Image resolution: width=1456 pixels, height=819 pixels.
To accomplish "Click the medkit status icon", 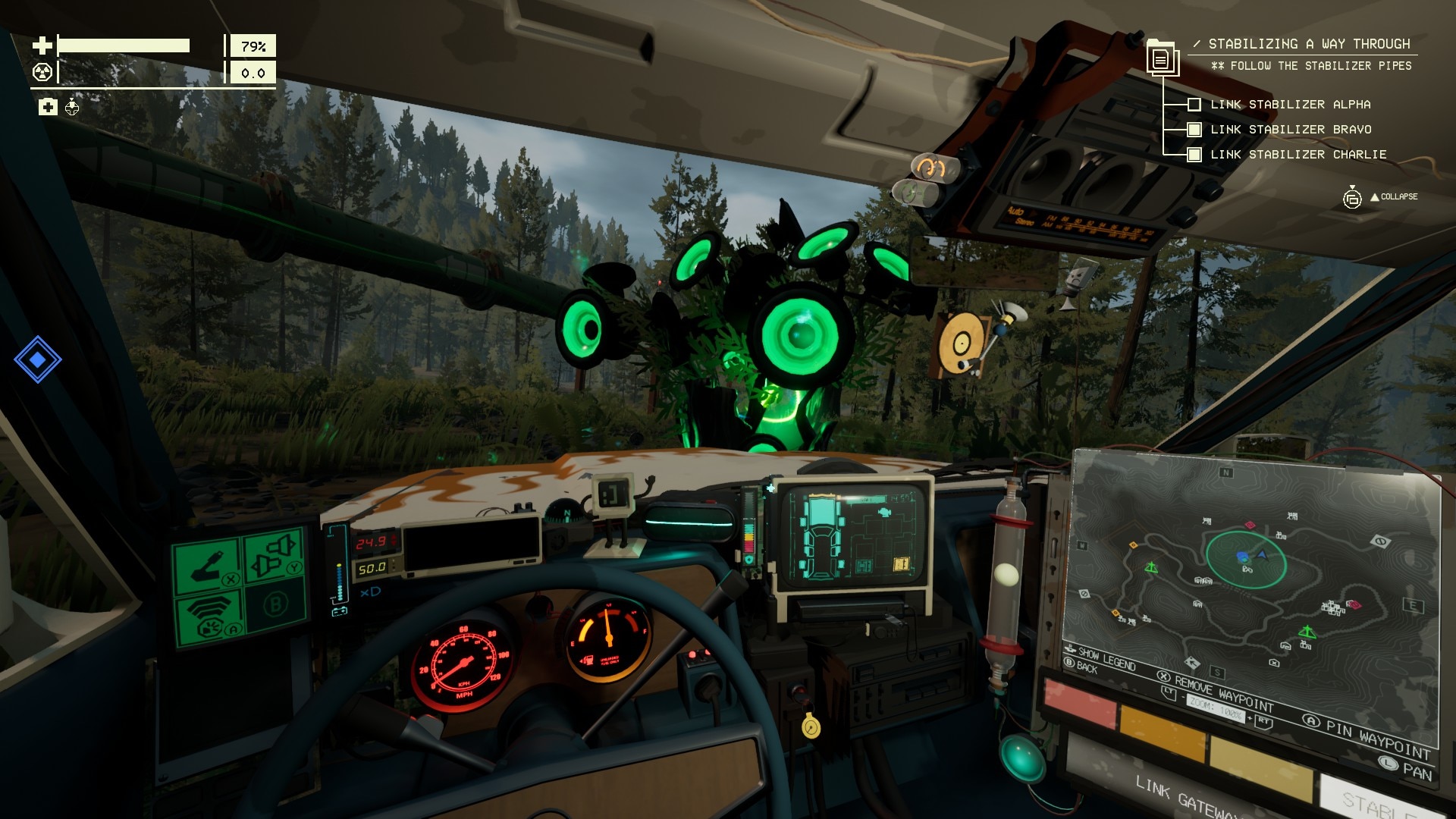I will [x=48, y=107].
